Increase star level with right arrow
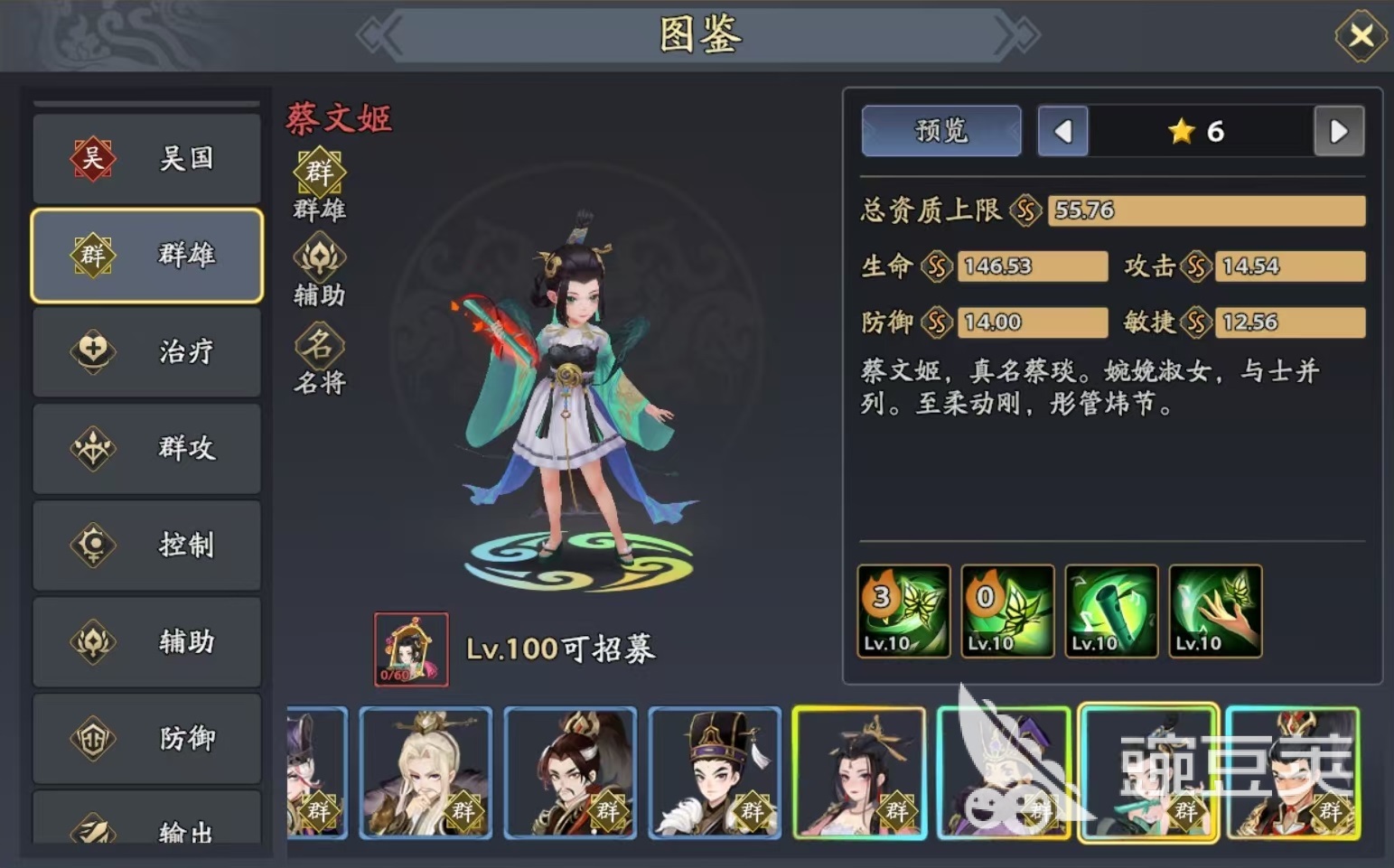 tap(1339, 132)
